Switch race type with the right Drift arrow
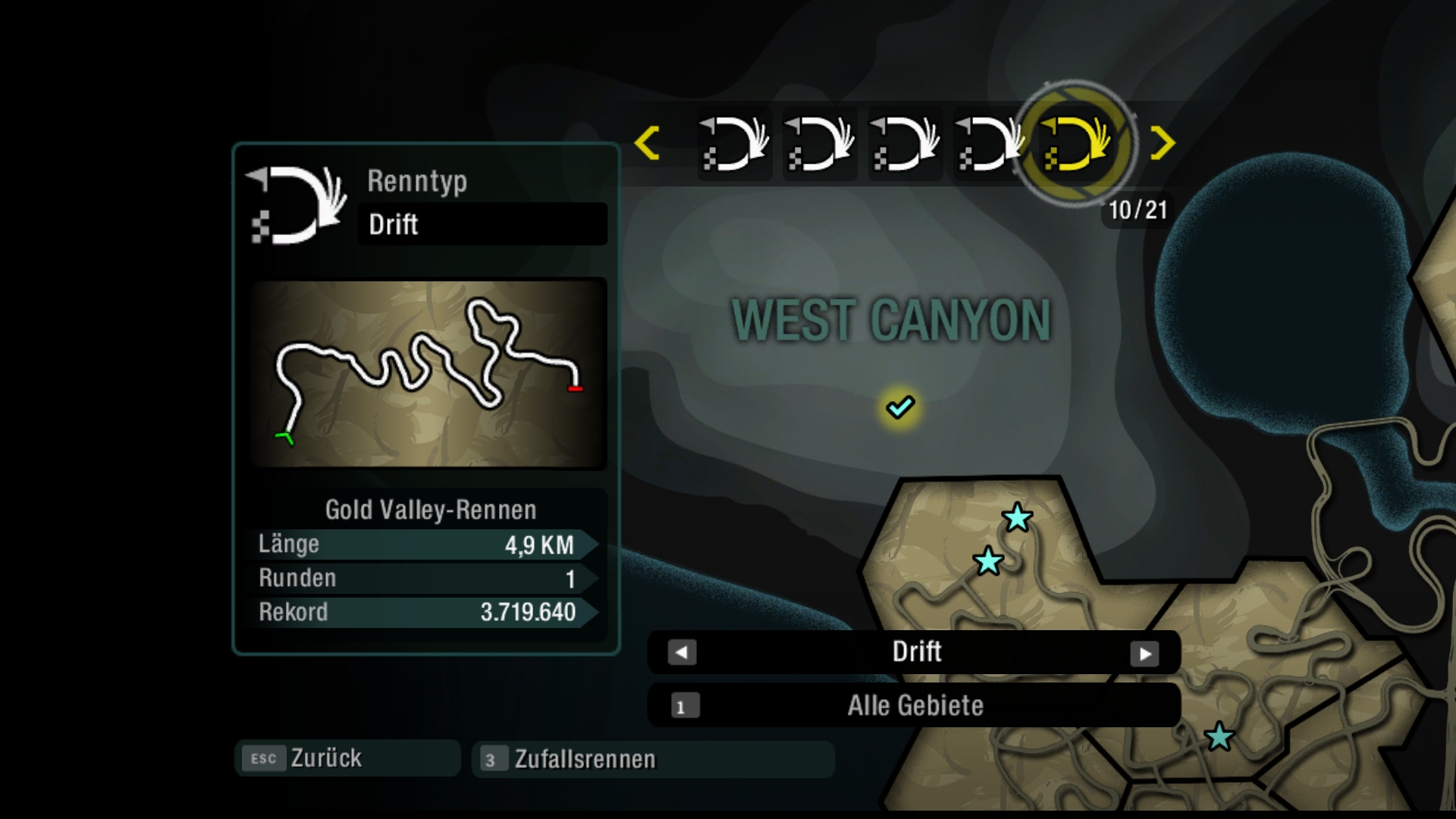Image resolution: width=1456 pixels, height=819 pixels. pos(1144,654)
